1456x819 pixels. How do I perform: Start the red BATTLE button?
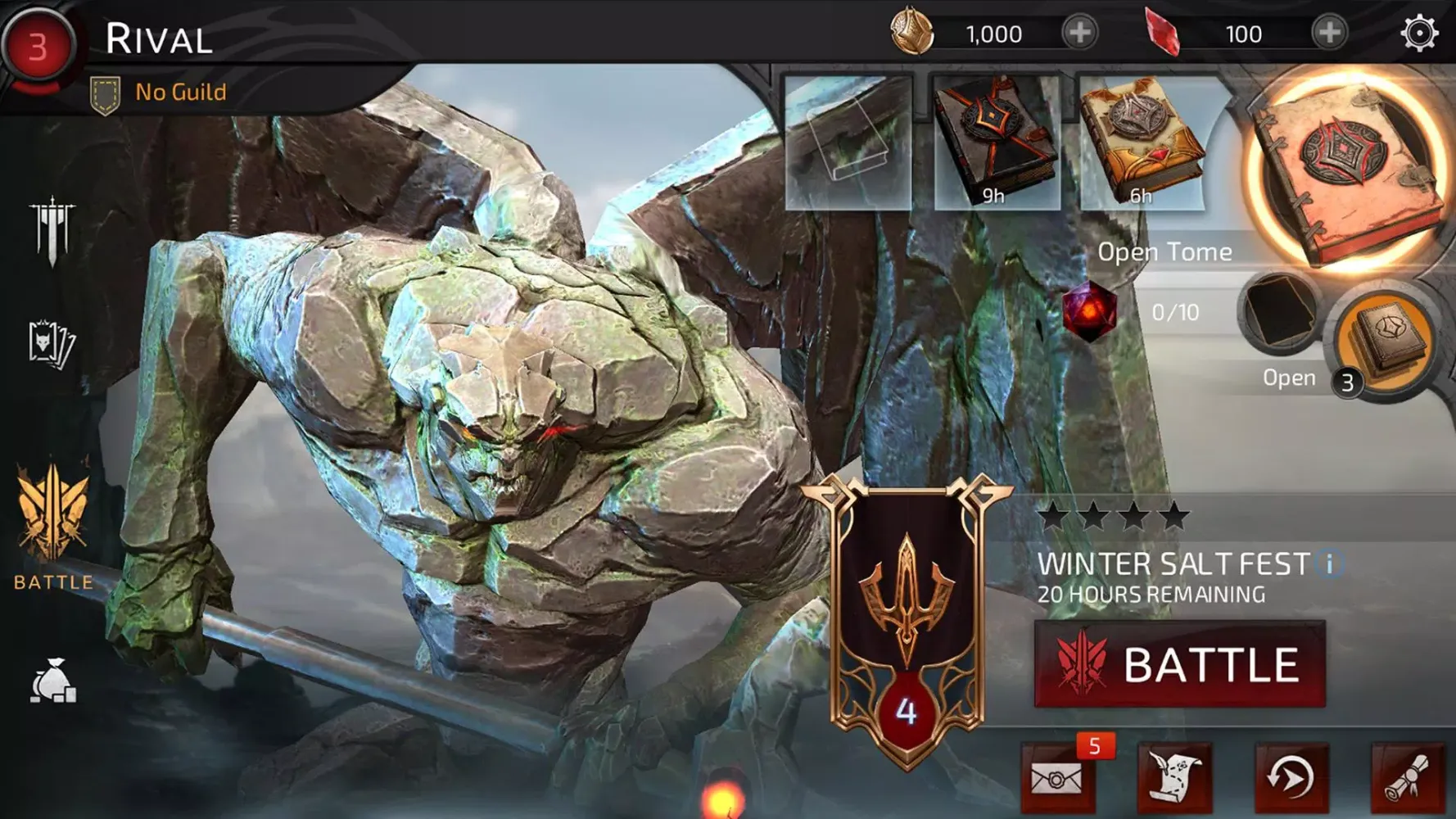point(1179,664)
